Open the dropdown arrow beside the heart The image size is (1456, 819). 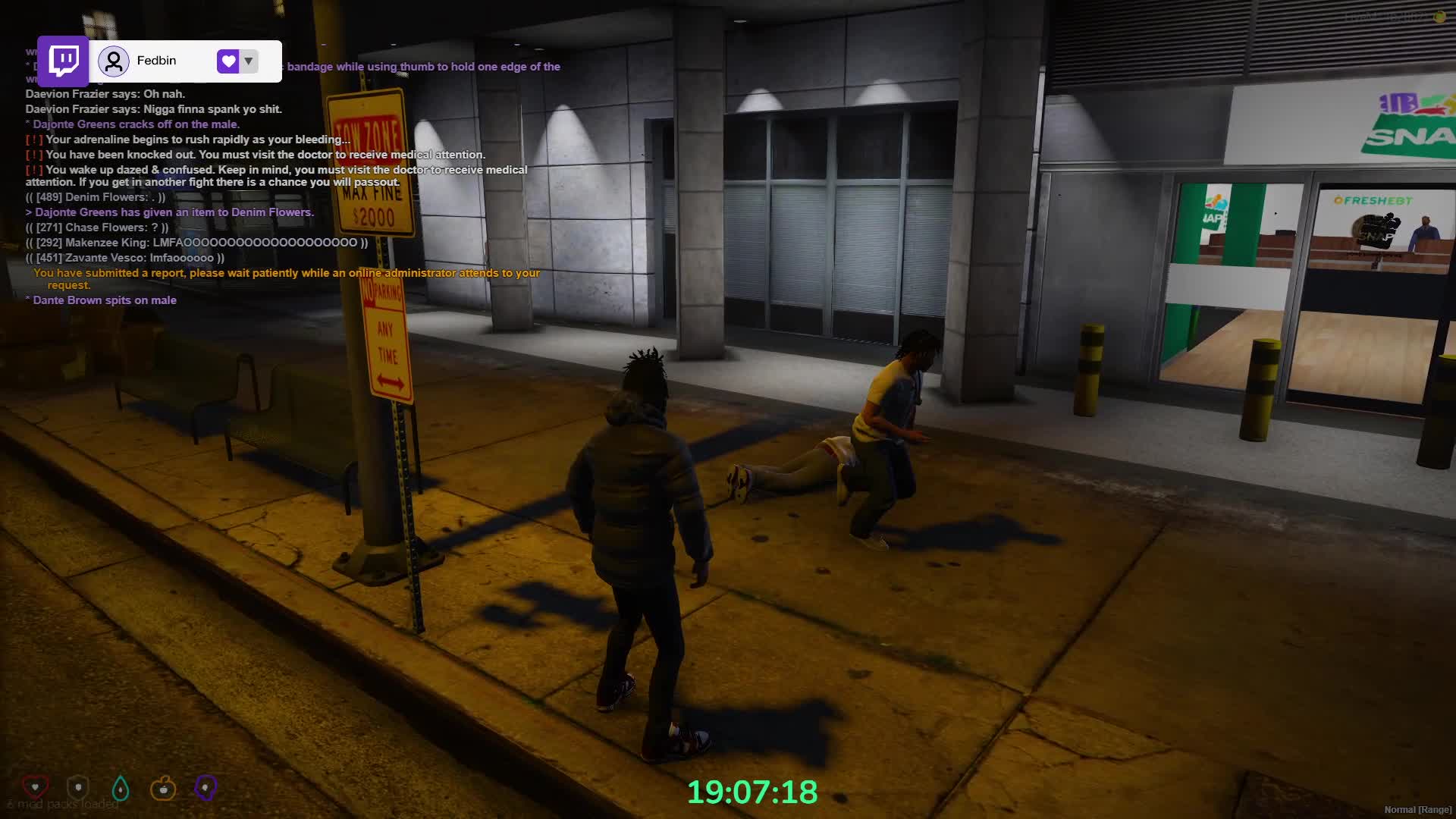pyautogui.click(x=249, y=61)
